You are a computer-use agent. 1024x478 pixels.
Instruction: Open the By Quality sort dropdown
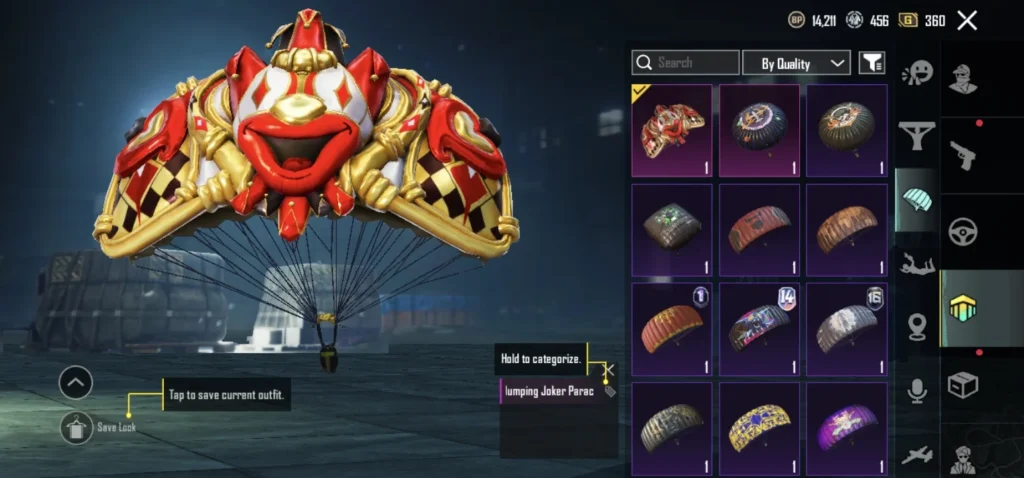[796, 63]
